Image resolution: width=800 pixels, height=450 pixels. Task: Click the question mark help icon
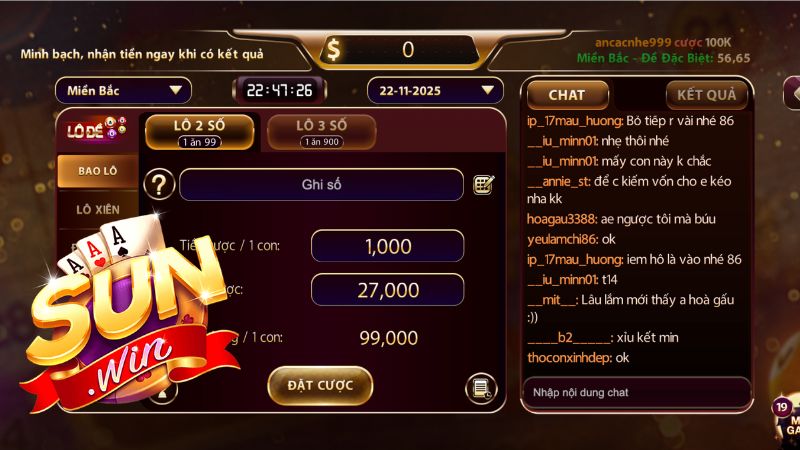pos(160,185)
